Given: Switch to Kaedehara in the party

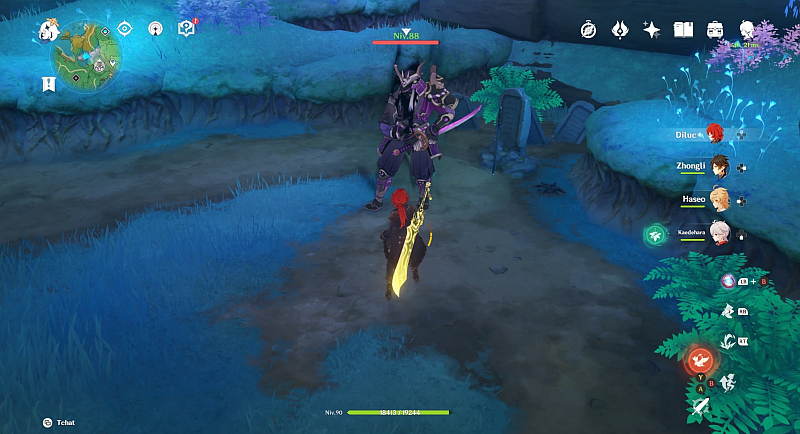Looking at the screenshot, I should [x=717, y=232].
